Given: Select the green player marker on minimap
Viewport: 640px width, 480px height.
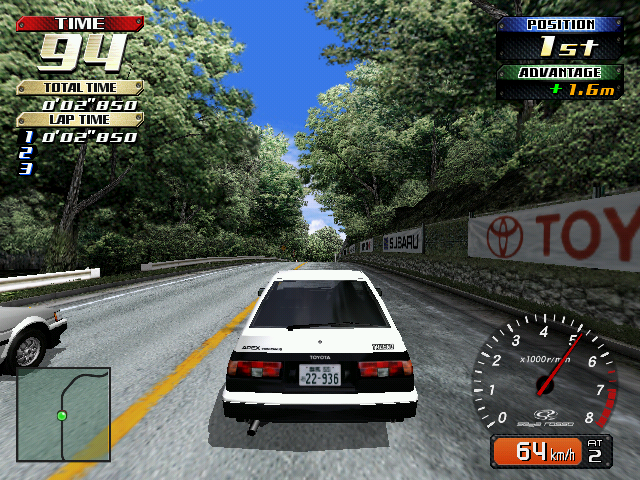Looking at the screenshot, I should click(62, 415).
